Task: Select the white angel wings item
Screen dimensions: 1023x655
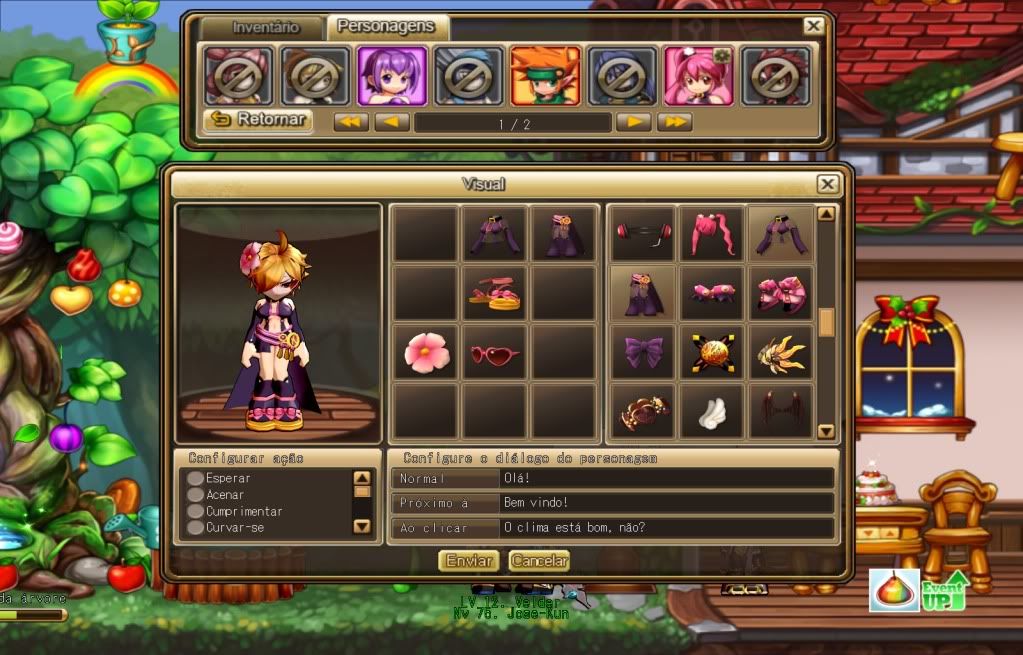Action: point(711,410)
